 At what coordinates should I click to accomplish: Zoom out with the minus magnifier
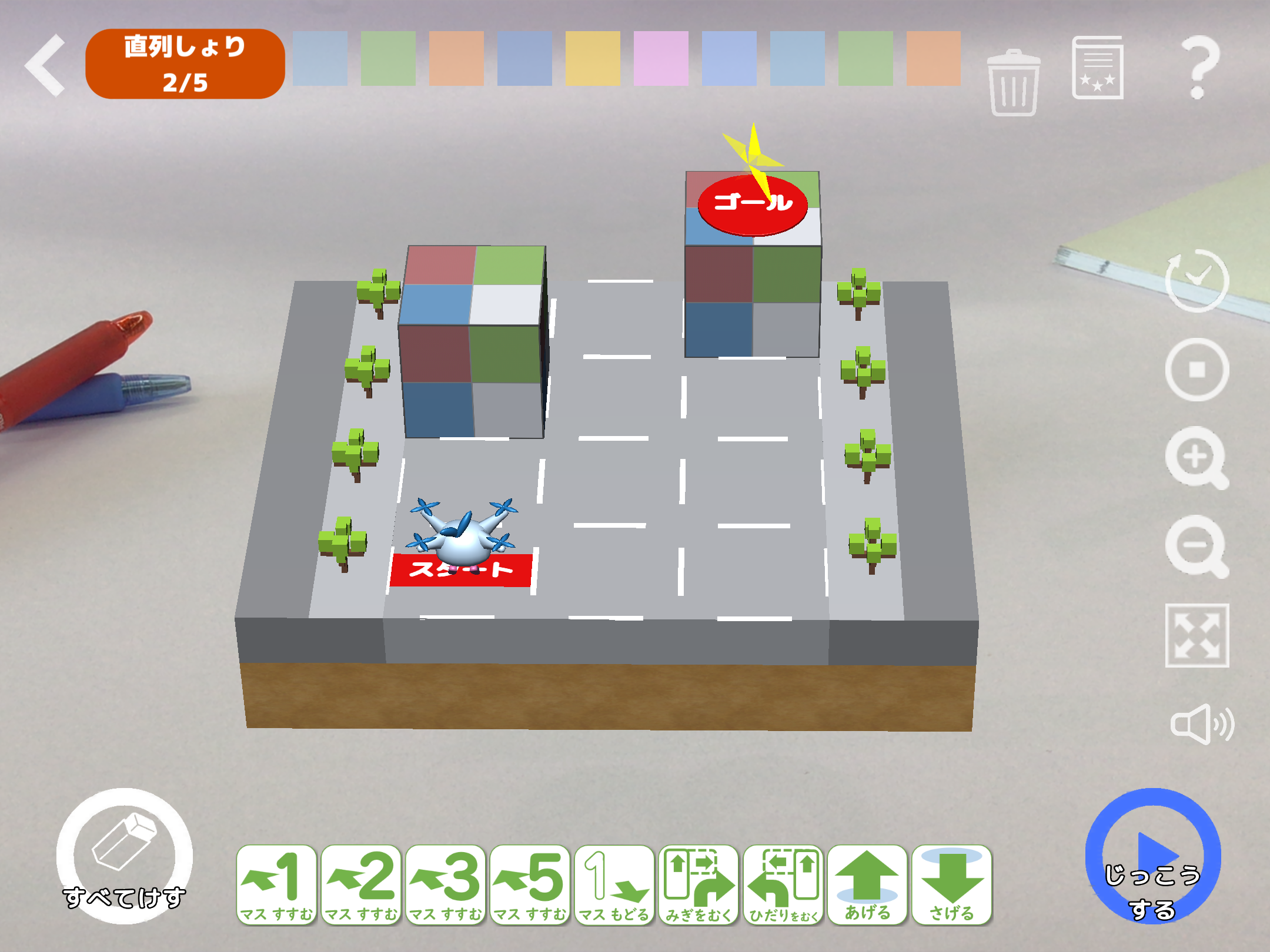[1197, 547]
